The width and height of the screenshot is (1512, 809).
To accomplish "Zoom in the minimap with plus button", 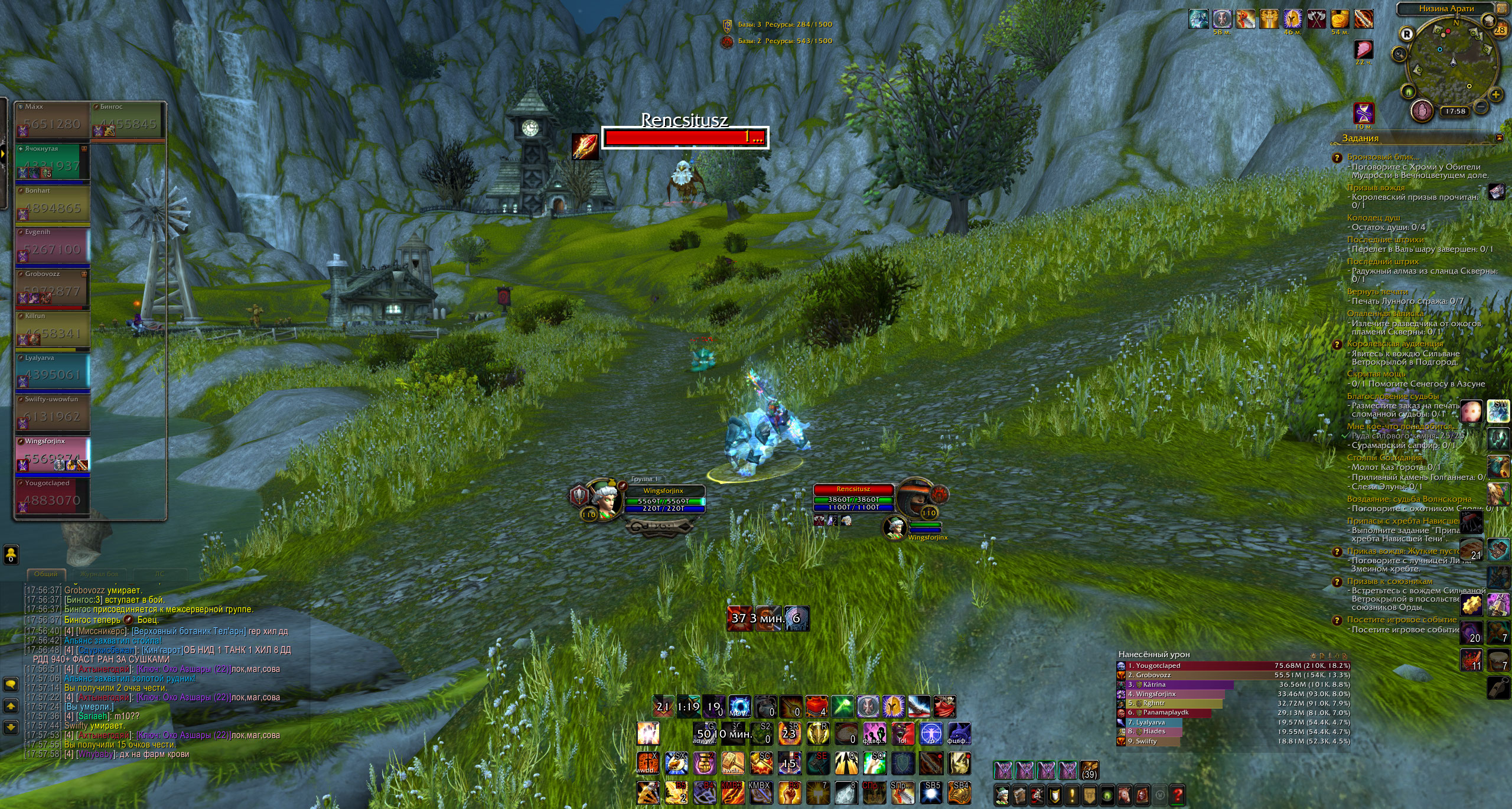I will point(1495,94).
